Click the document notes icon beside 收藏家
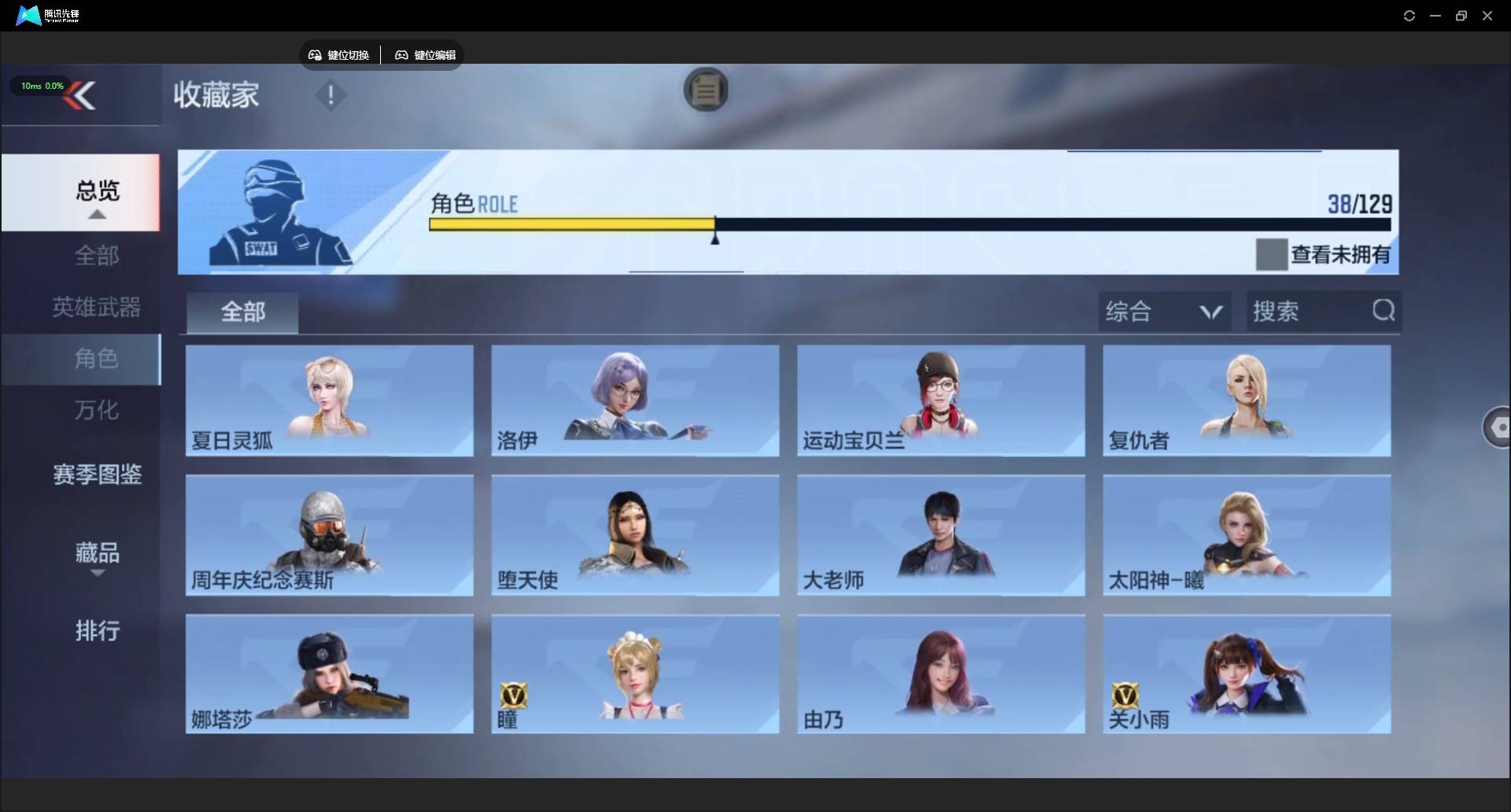 pyautogui.click(x=705, y=90)
